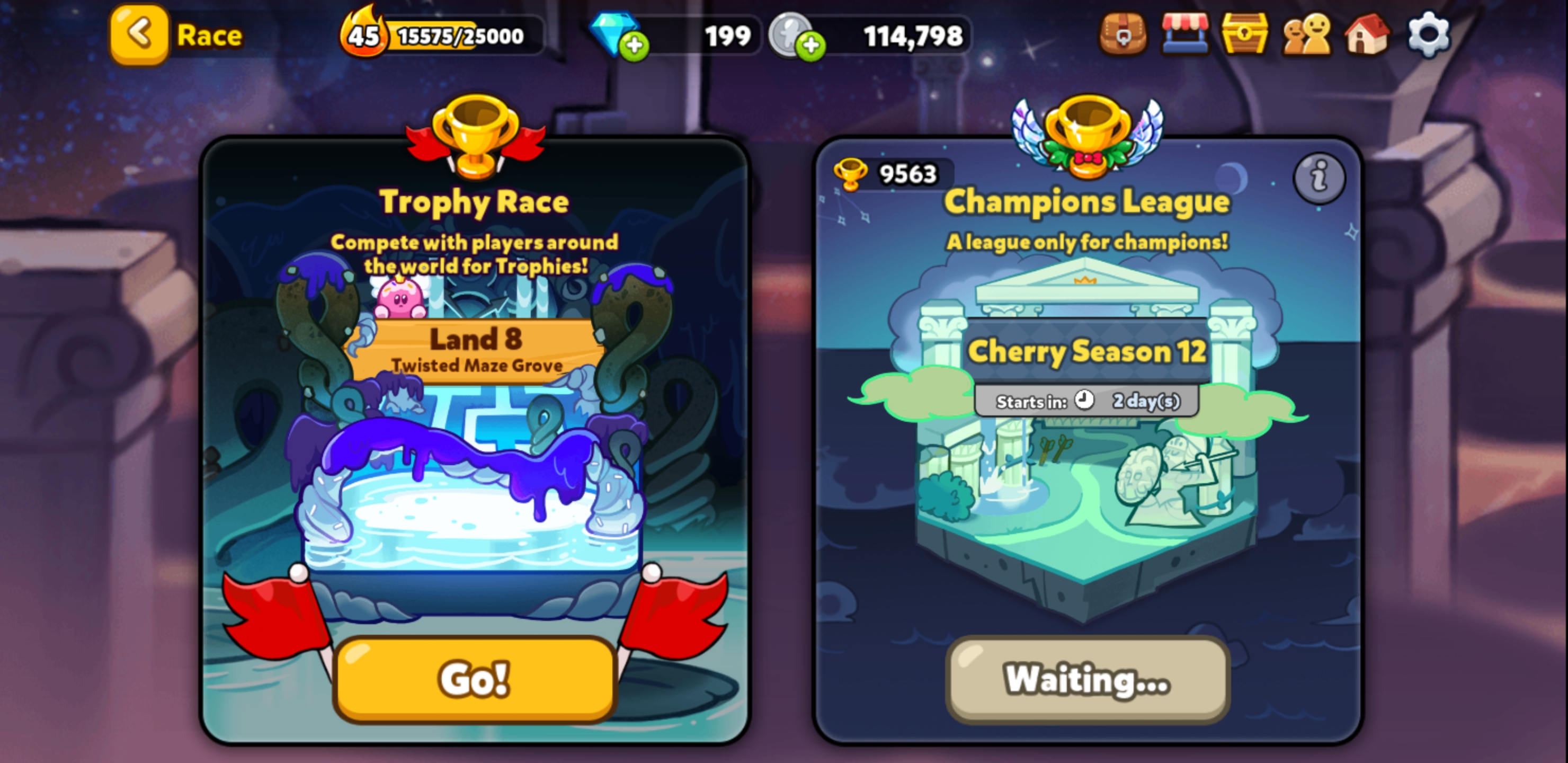Go back using the yellow arrow button
Image resolution: width=1568 pixels, height=763 pixels.
(139, 35)
